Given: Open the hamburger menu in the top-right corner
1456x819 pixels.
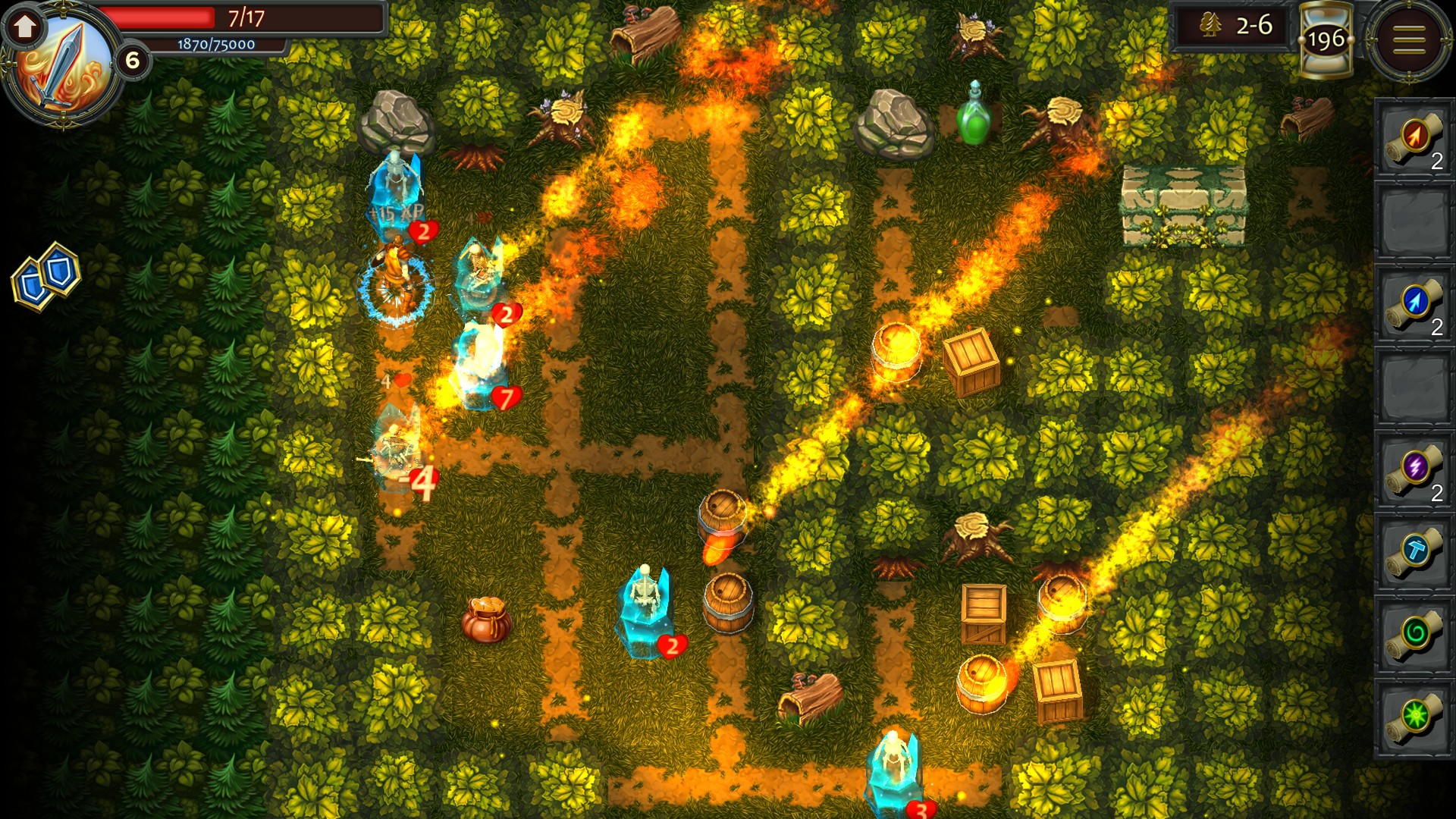Looking at the screenshot, I should [1409, 38].
